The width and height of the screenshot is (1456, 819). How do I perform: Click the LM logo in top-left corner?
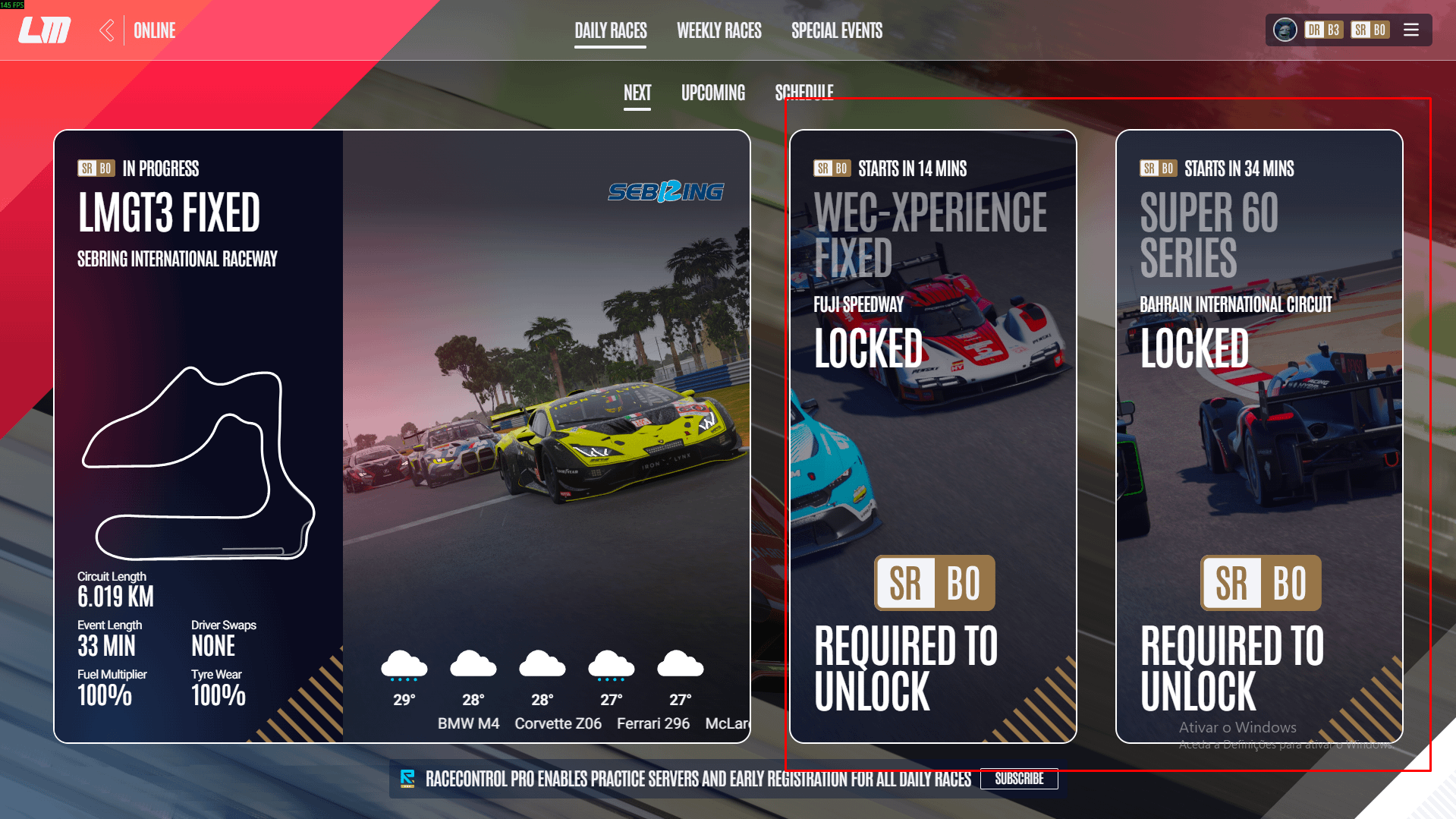(43, 30)
